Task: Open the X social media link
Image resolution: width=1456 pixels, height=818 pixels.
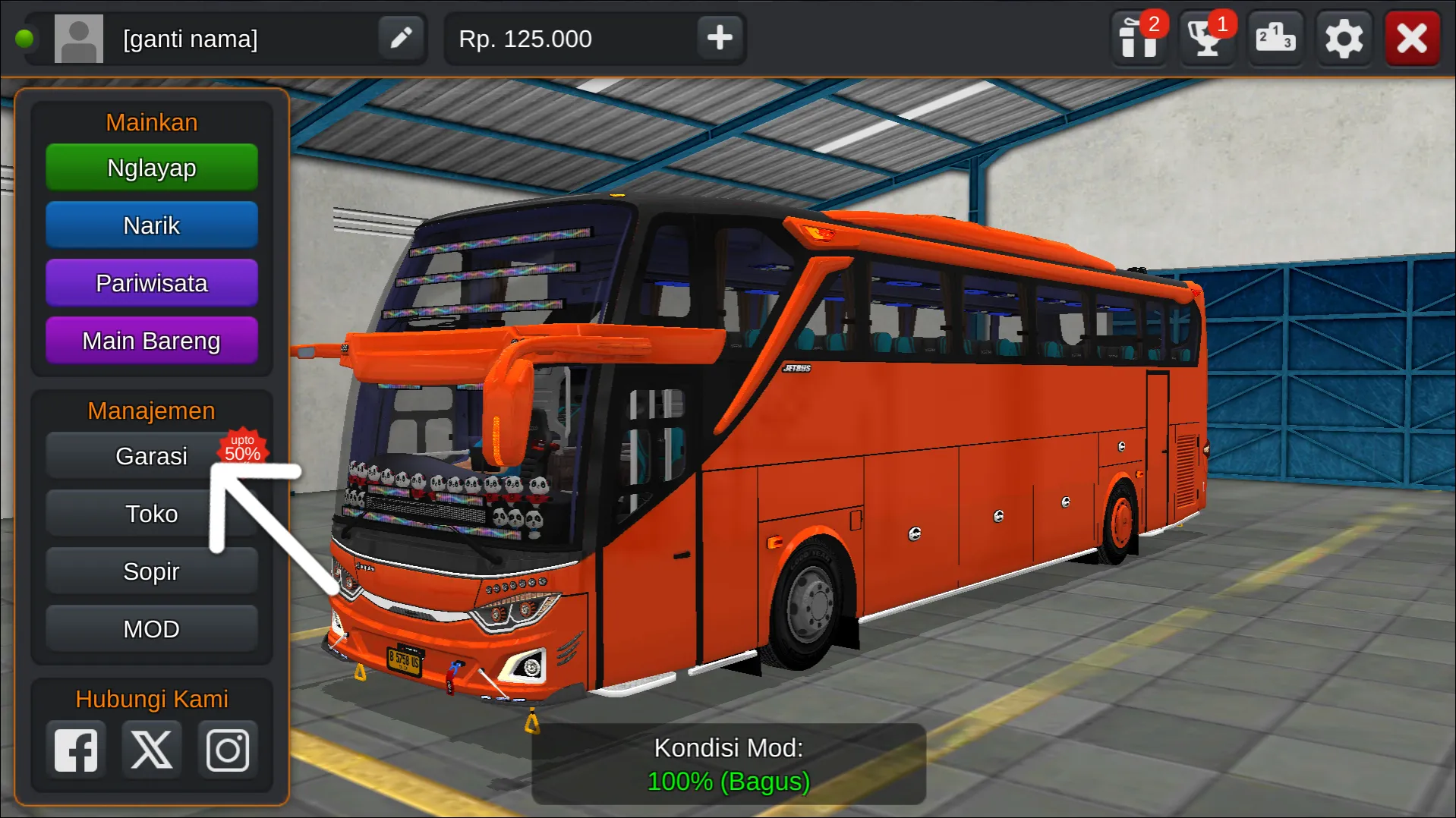Action: coord(151,748)
